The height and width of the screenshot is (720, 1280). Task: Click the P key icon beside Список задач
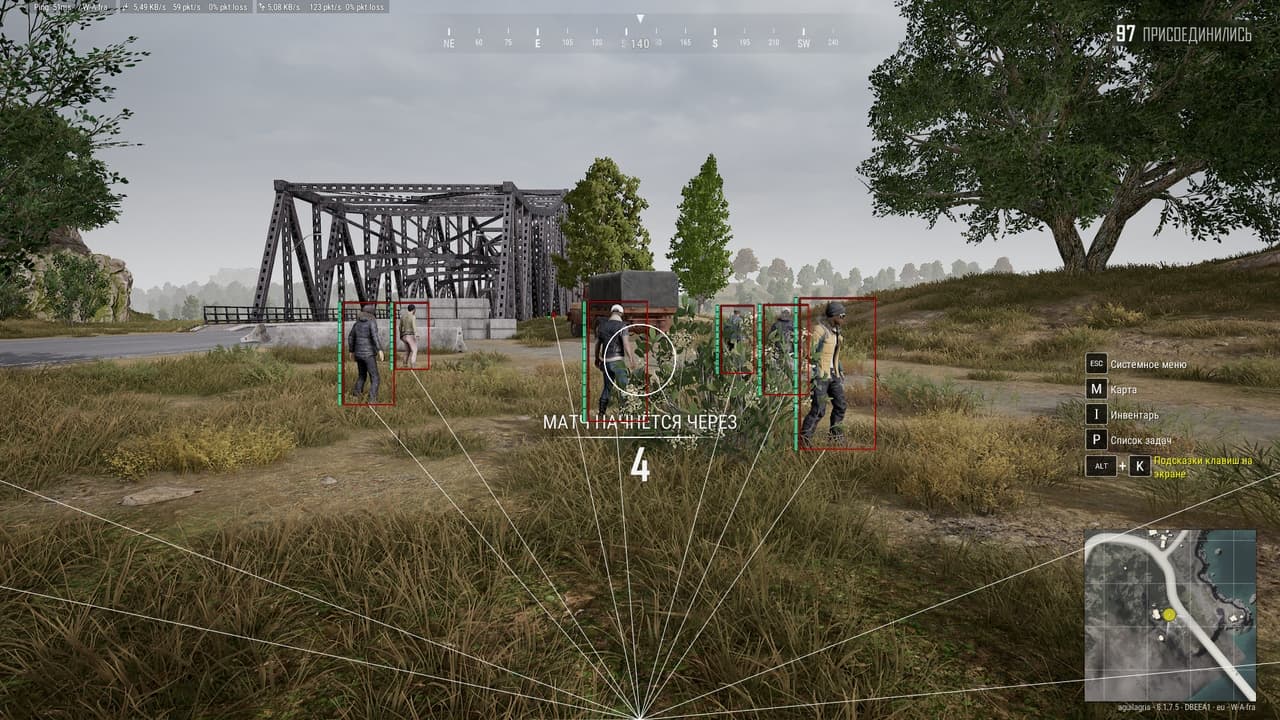(1096, 440)
